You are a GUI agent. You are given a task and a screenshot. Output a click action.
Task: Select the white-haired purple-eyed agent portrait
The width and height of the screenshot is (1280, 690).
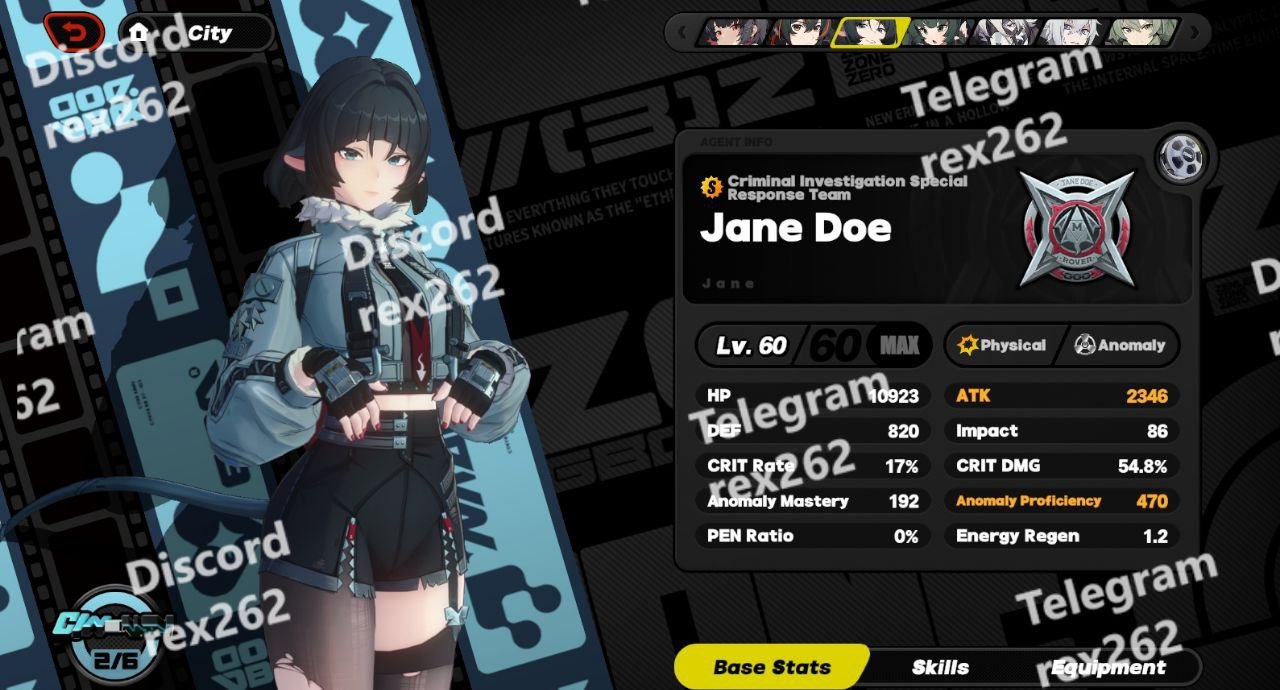tap(1070, 32)
